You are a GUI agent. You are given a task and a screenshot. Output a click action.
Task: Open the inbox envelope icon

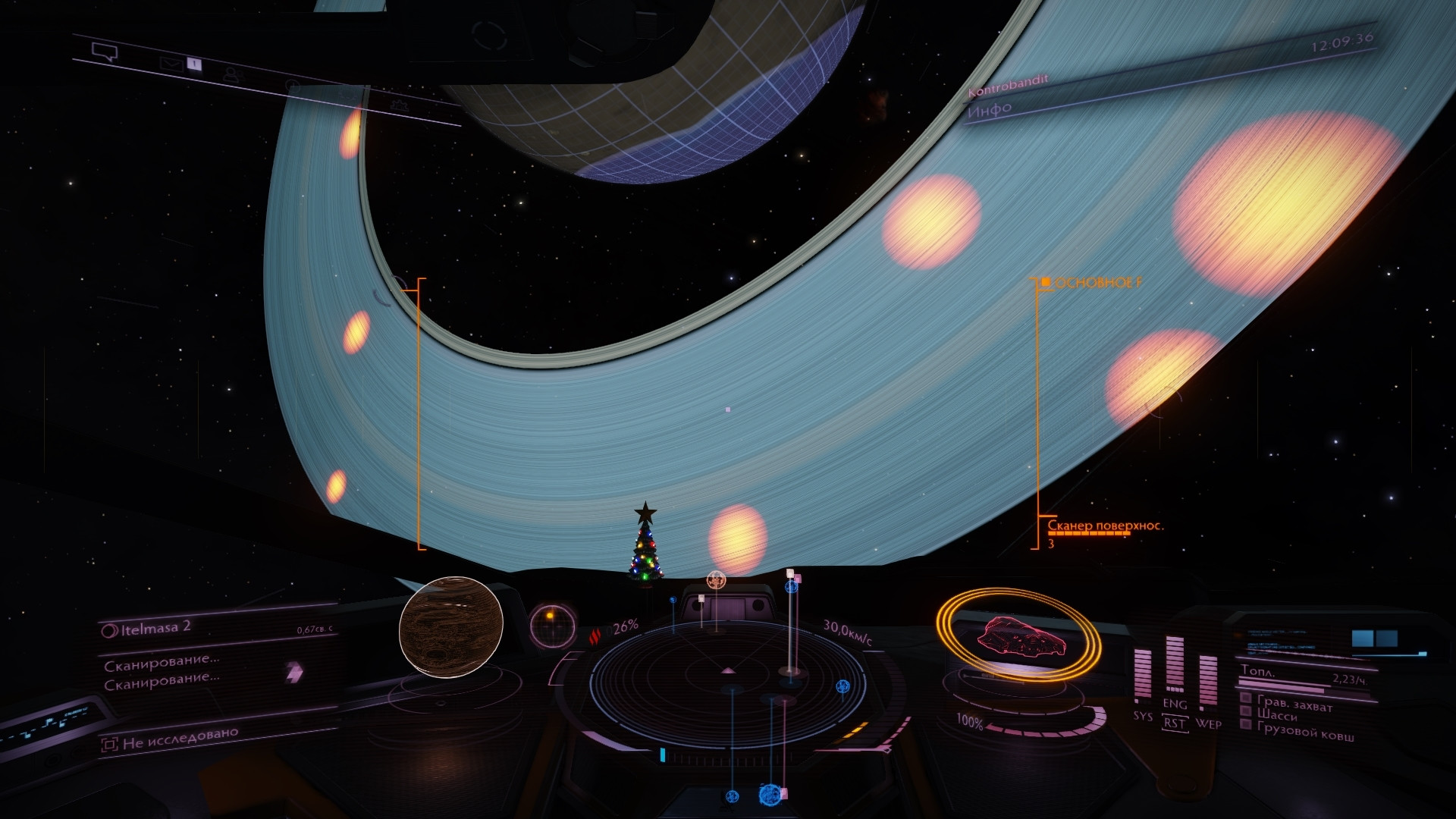tap(171, 64)
